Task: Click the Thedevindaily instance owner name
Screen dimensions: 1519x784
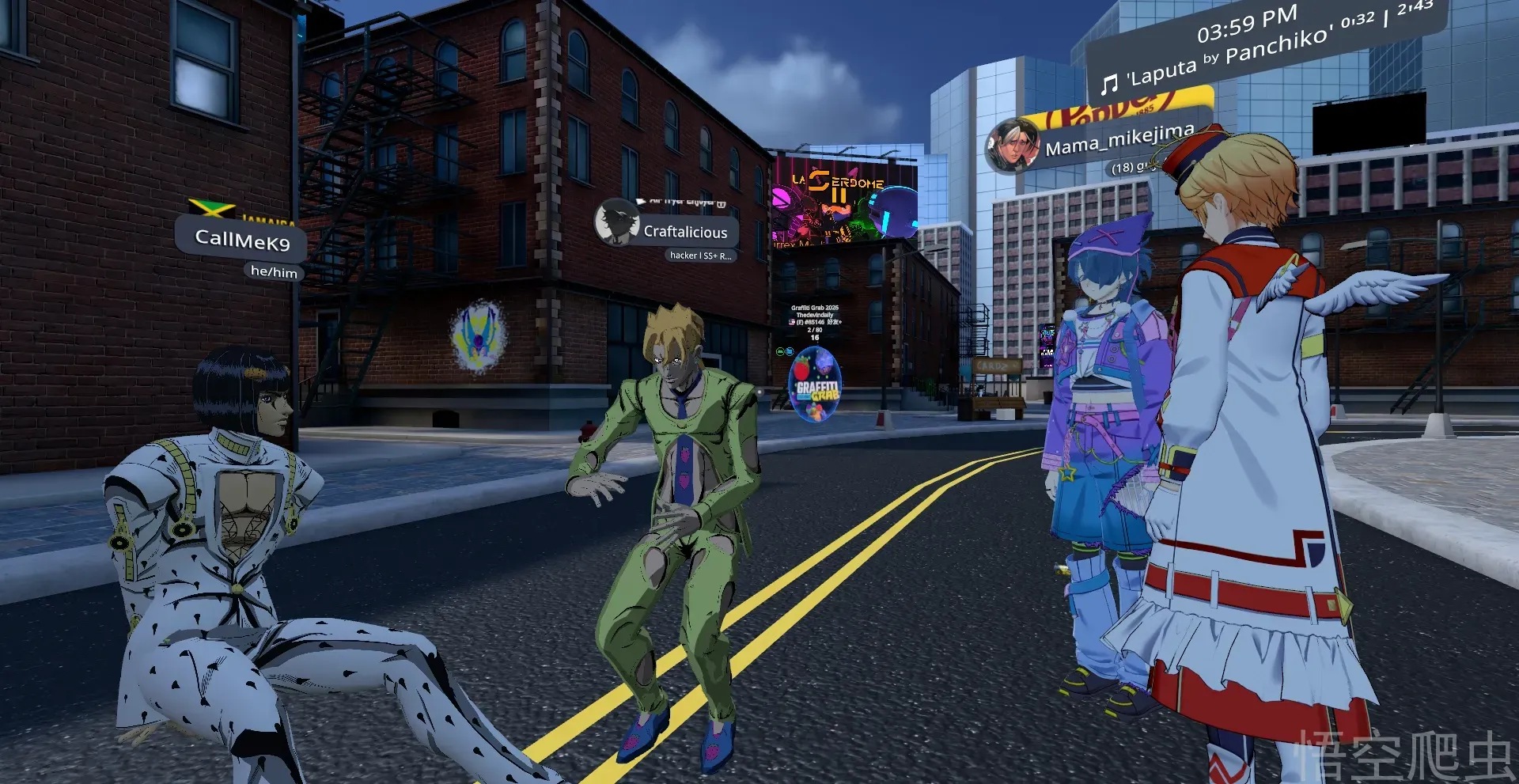Action: 815,315
